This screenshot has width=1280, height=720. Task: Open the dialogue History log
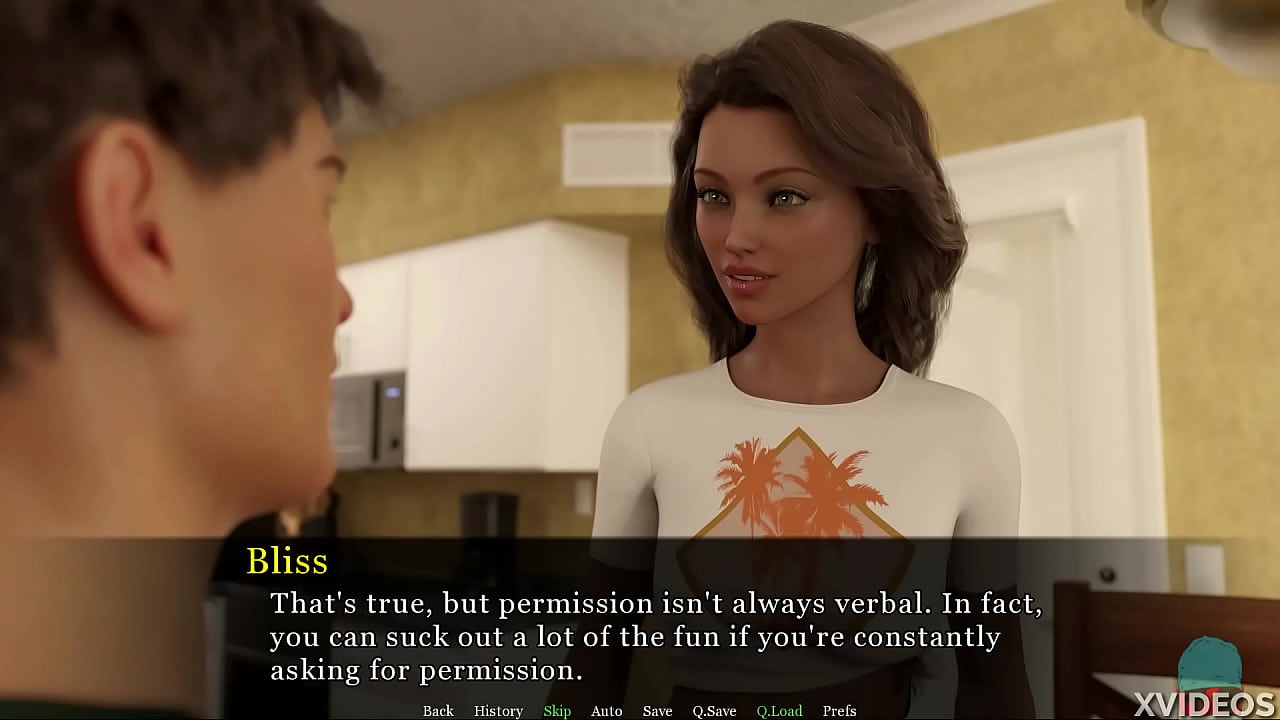[497, 710]
